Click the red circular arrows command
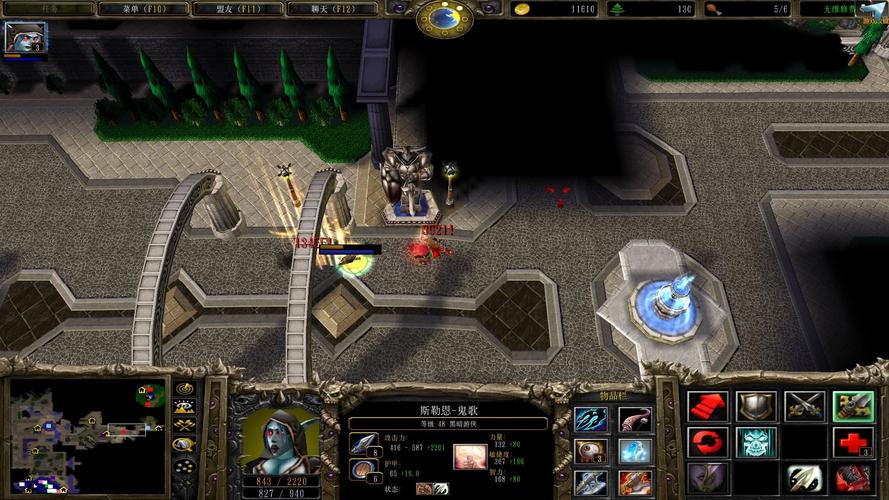The height and width of the screenshot is (500, 889). click(x=707, y=441)
